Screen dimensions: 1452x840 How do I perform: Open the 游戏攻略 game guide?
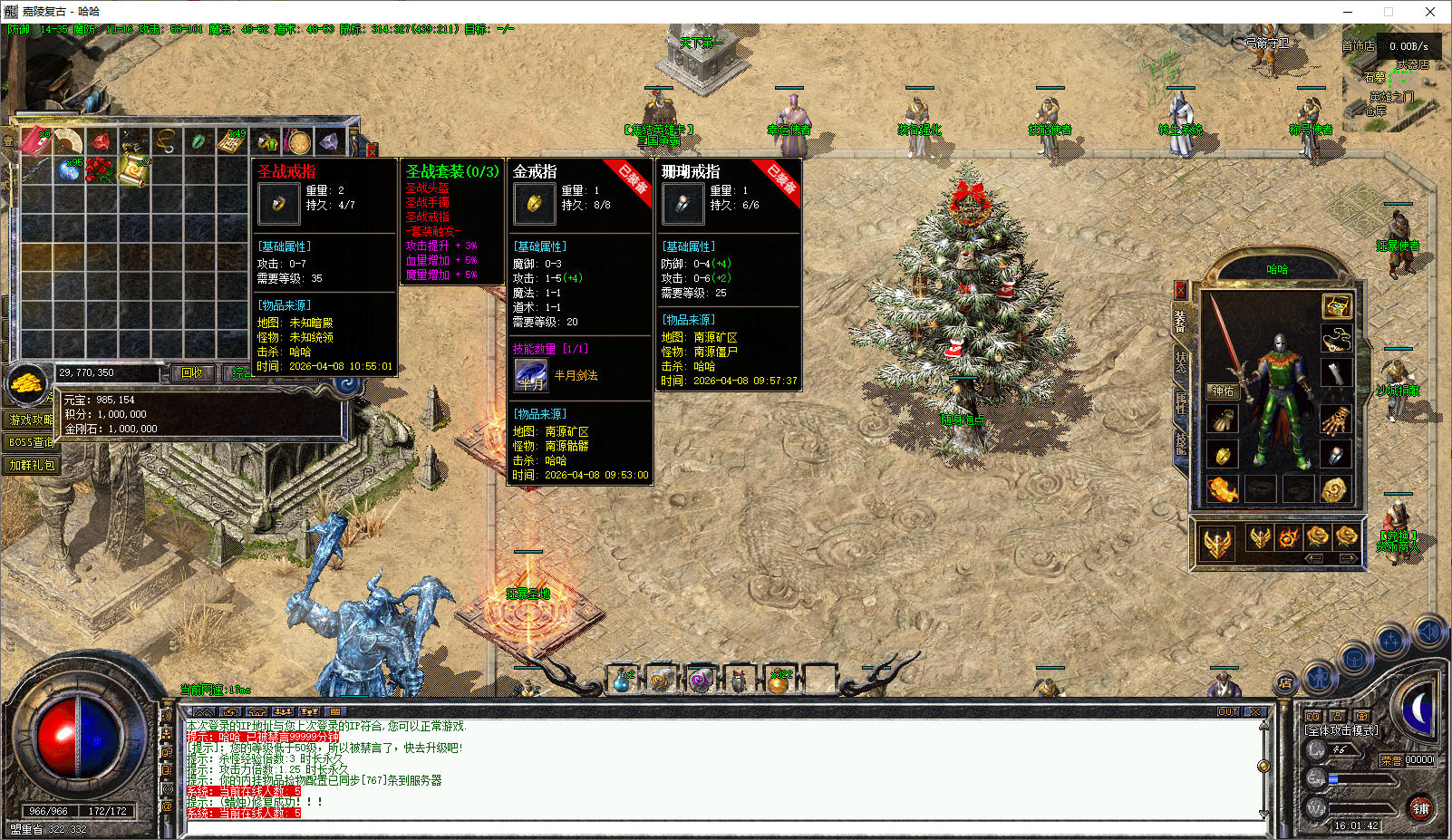coord(31,420)
